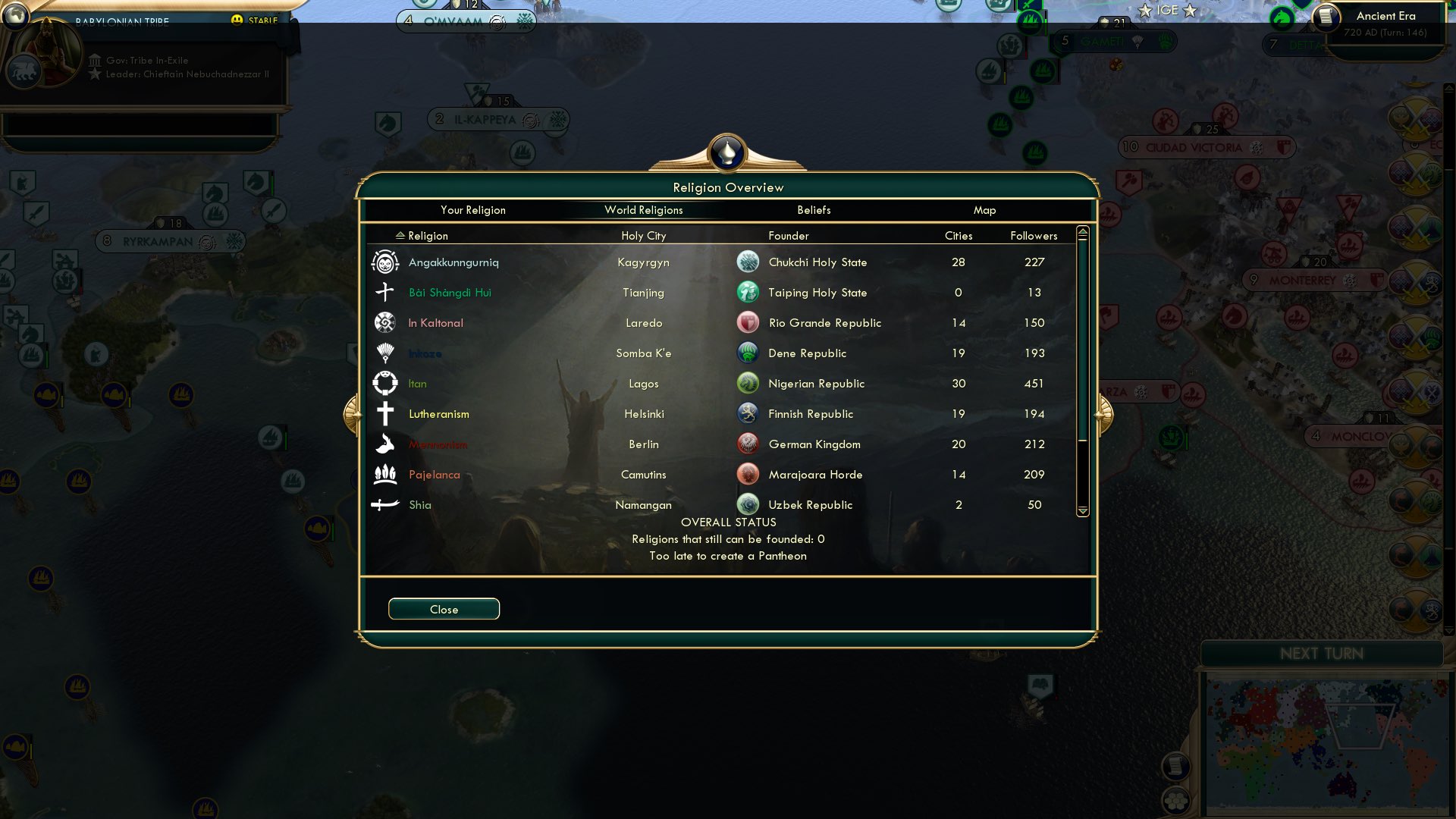Switch to the Map tab
Image resolution: width=1456 pixels, height=819 pixels.
[984, 210]
